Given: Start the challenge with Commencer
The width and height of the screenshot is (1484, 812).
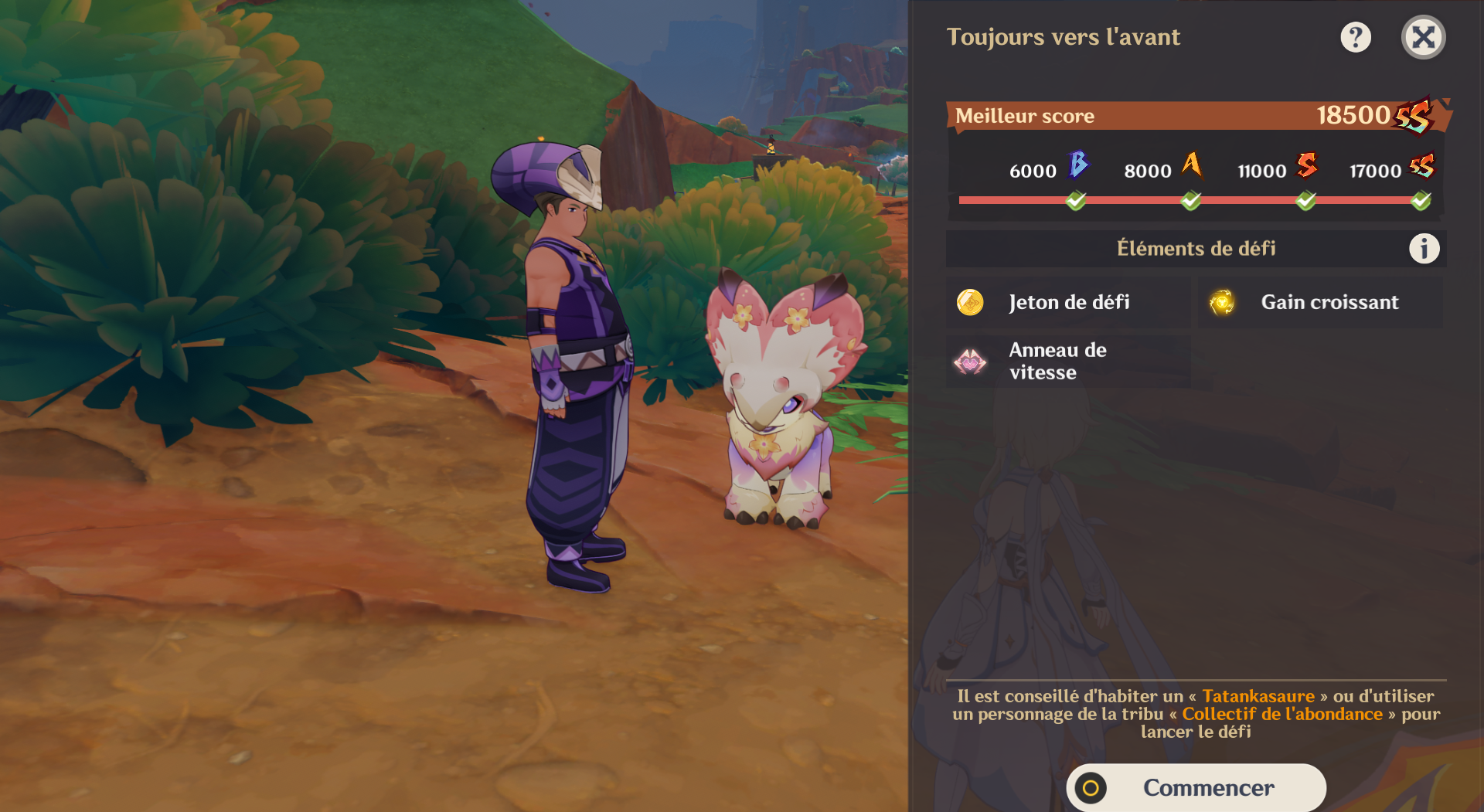Looking at the screenshot, I should [1196, 787].
